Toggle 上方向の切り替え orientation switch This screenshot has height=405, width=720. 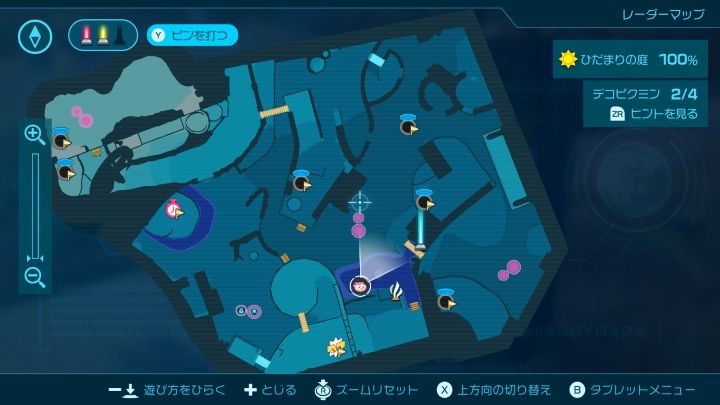(494, 389)
